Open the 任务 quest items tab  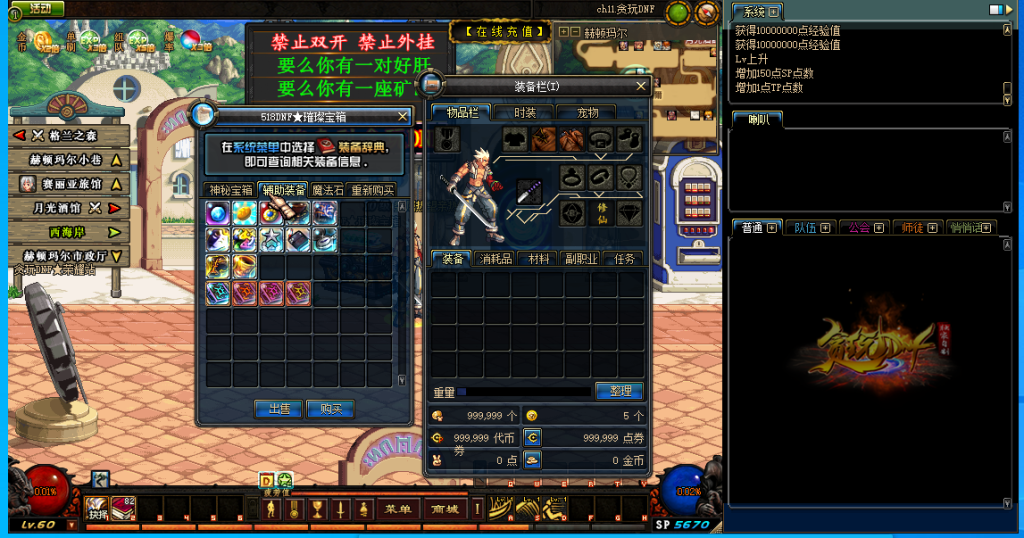624,259
